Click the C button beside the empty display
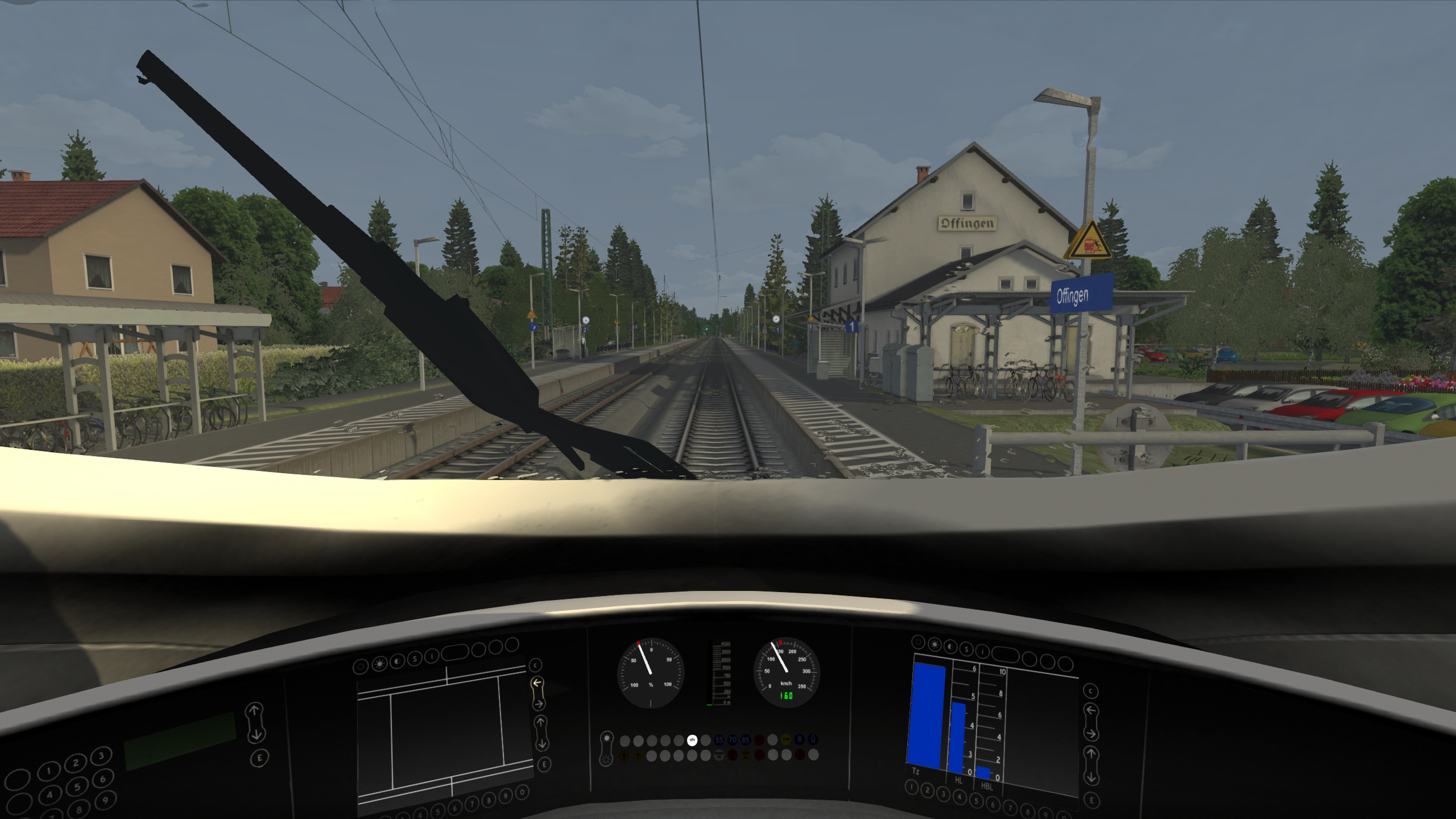 click(535, 665)
